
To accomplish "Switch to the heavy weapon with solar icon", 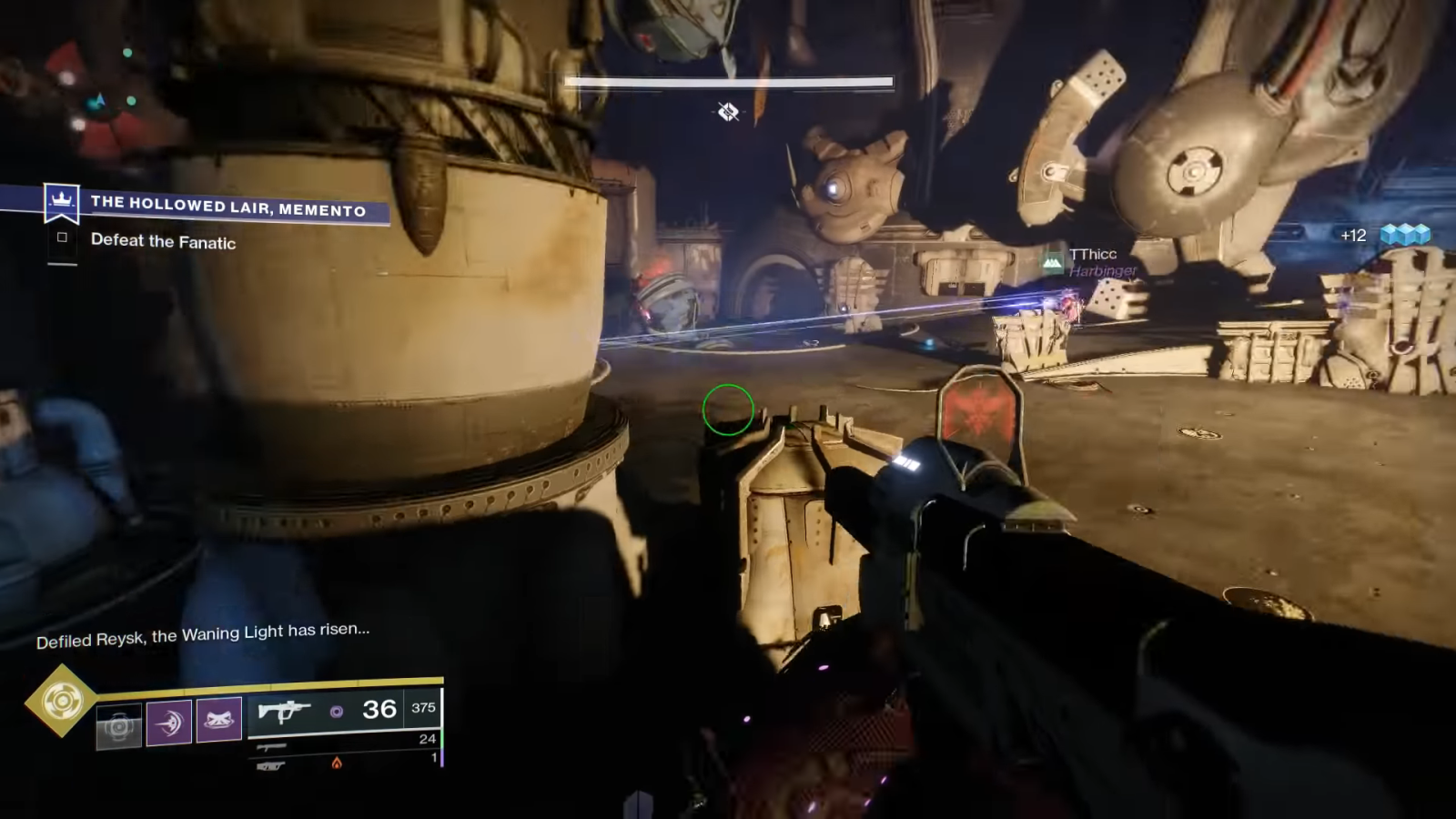I will (272, 766).
